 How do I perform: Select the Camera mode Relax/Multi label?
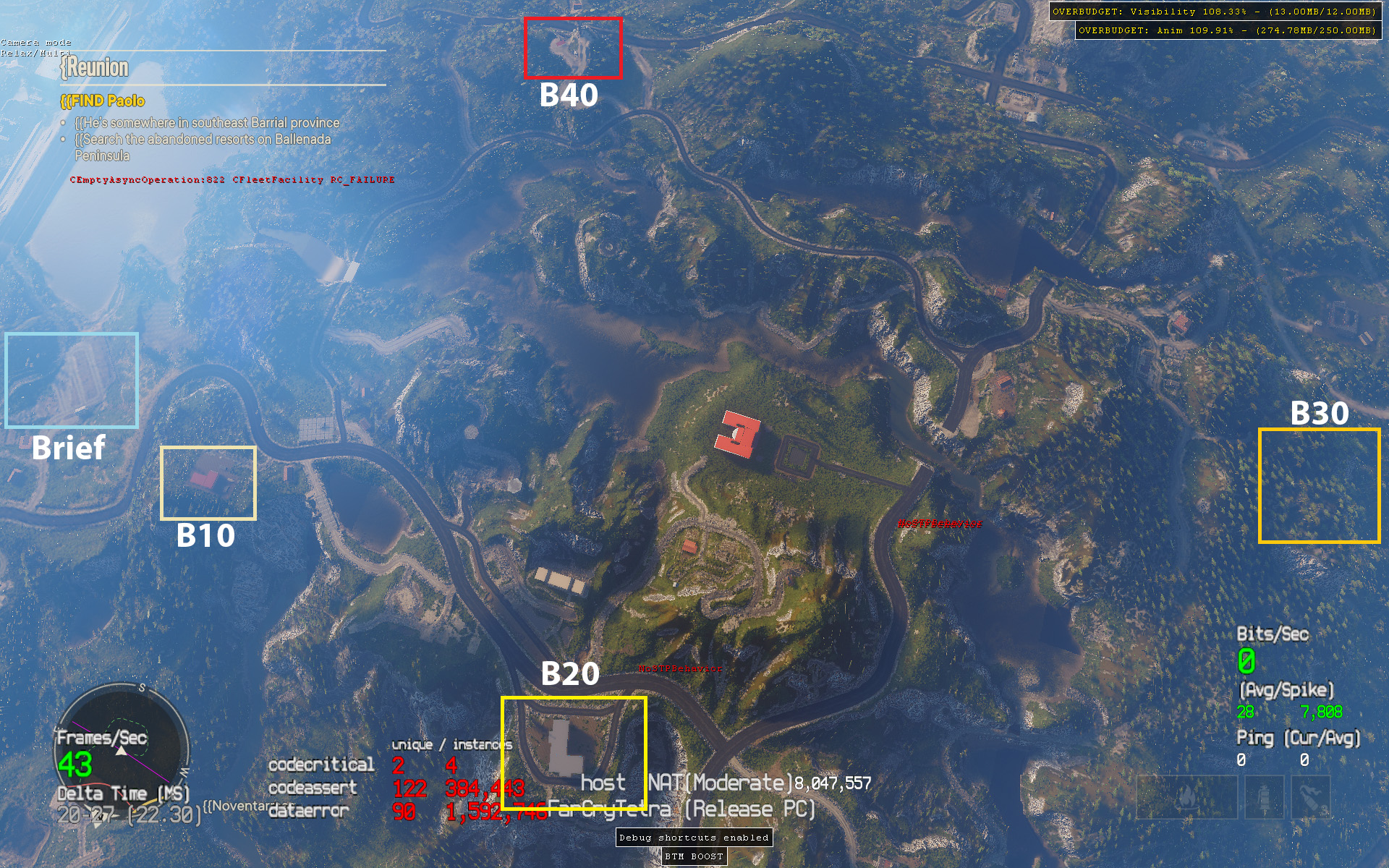(36, 48)
